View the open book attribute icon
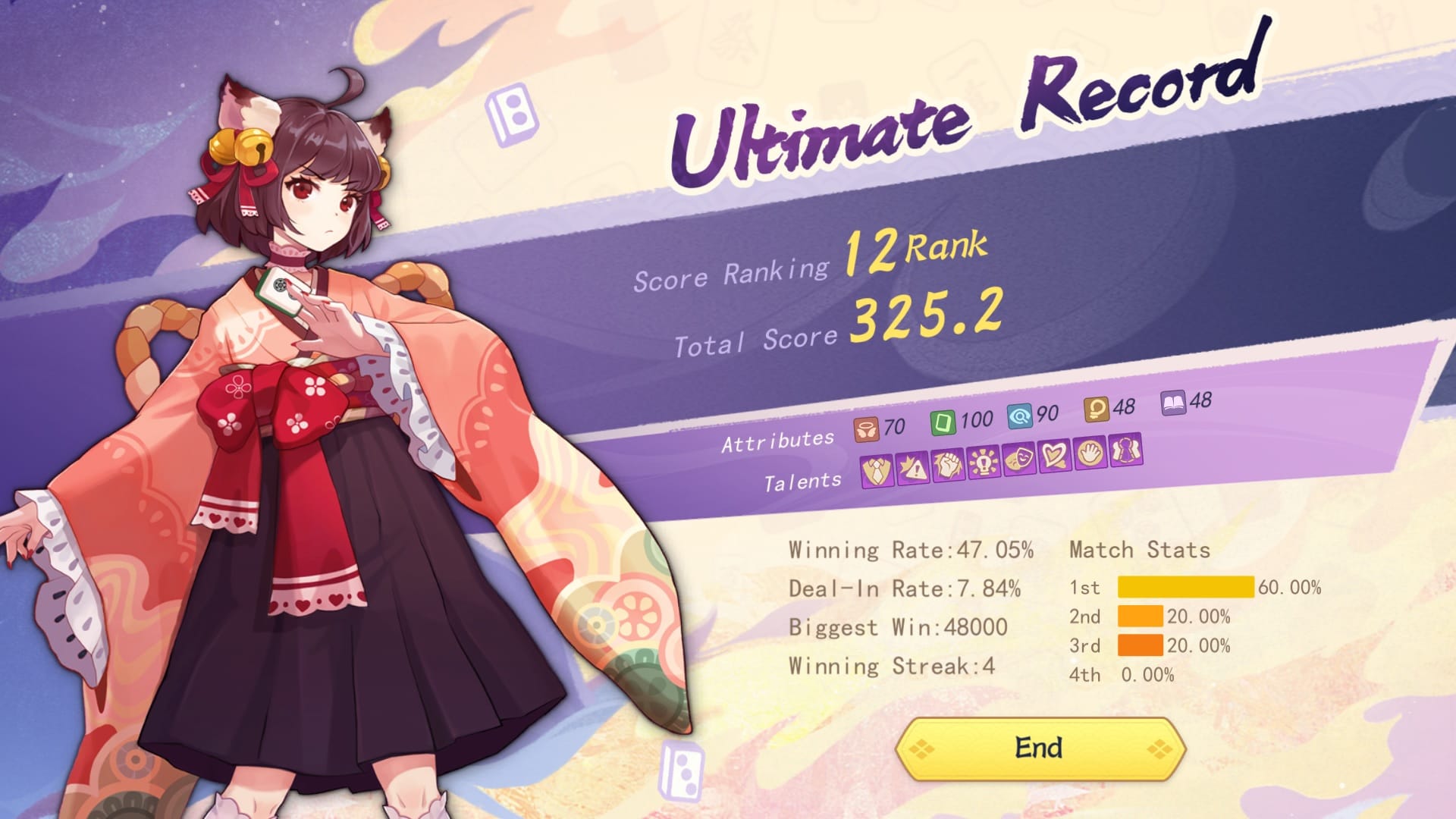Image resolution: width=1456 pixels, height=819 pixels. coord(1173,403)
